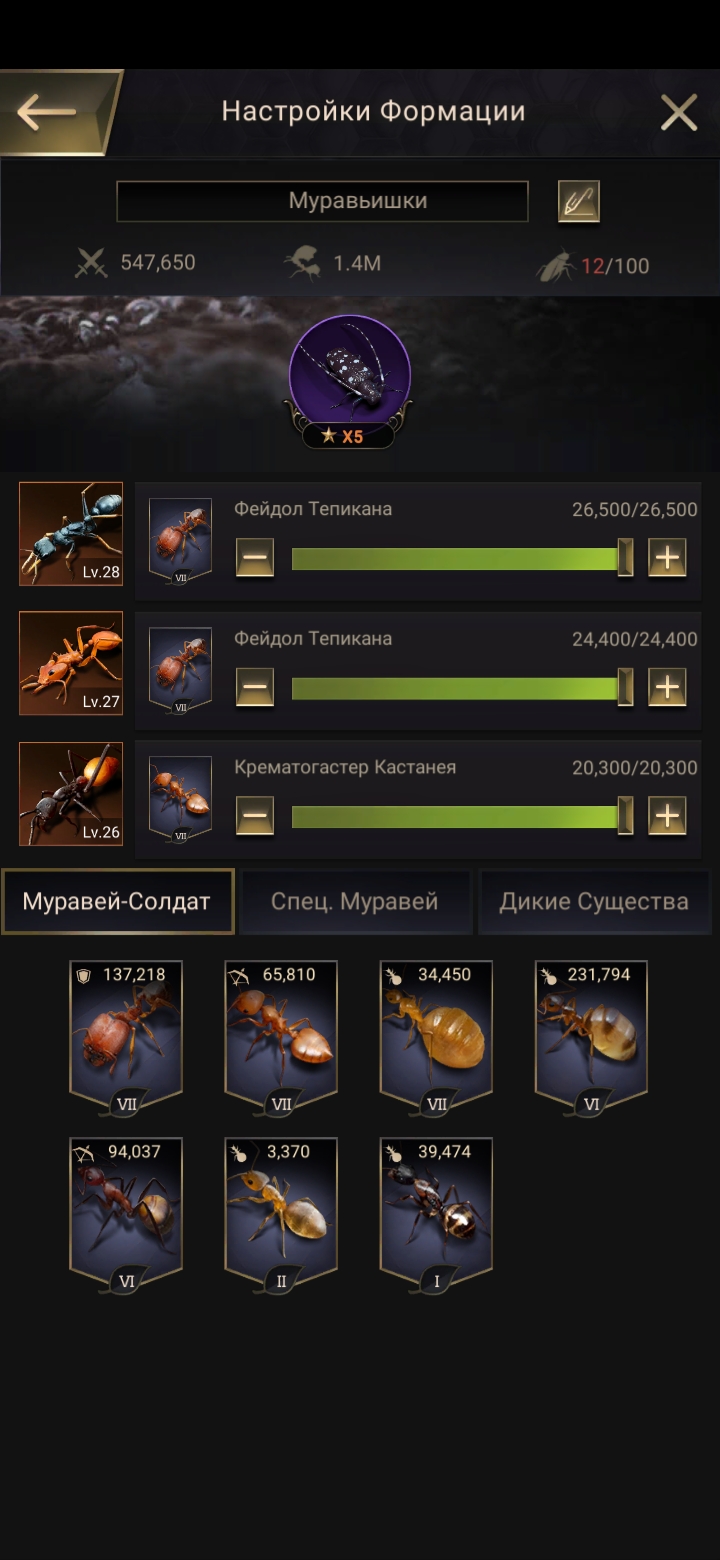720x1560 pixels.
Task: Choose the Муравей-Солдат tab
Action: [x=117, y=901]
